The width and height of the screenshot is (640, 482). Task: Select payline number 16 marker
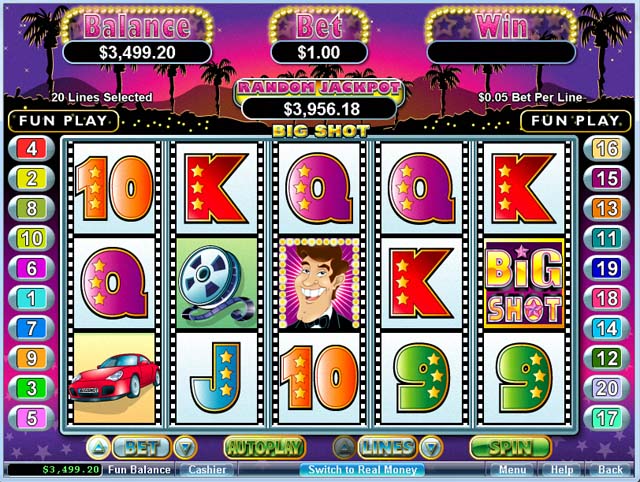[x=607, y=149]
